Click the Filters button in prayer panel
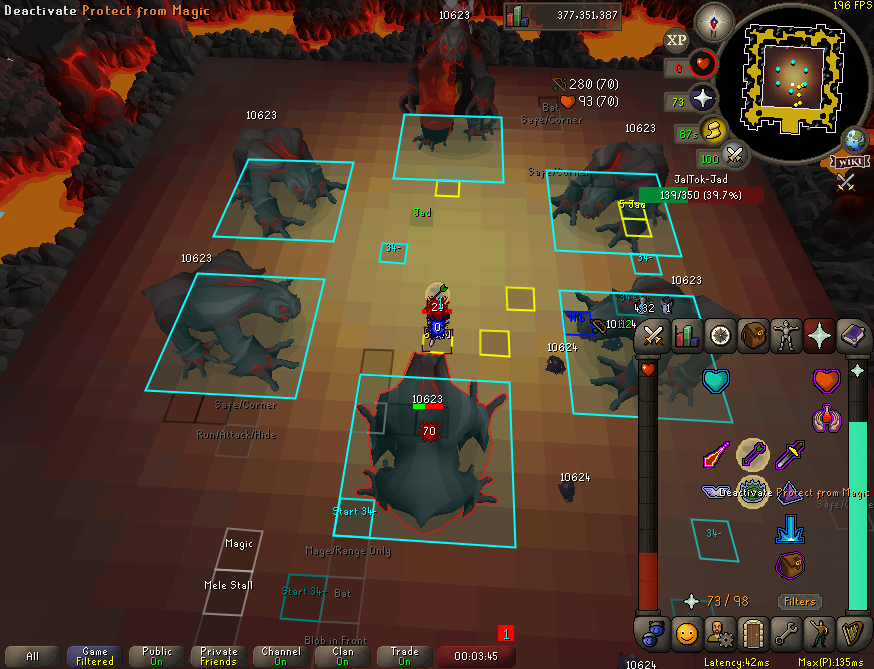 (800, 602)
